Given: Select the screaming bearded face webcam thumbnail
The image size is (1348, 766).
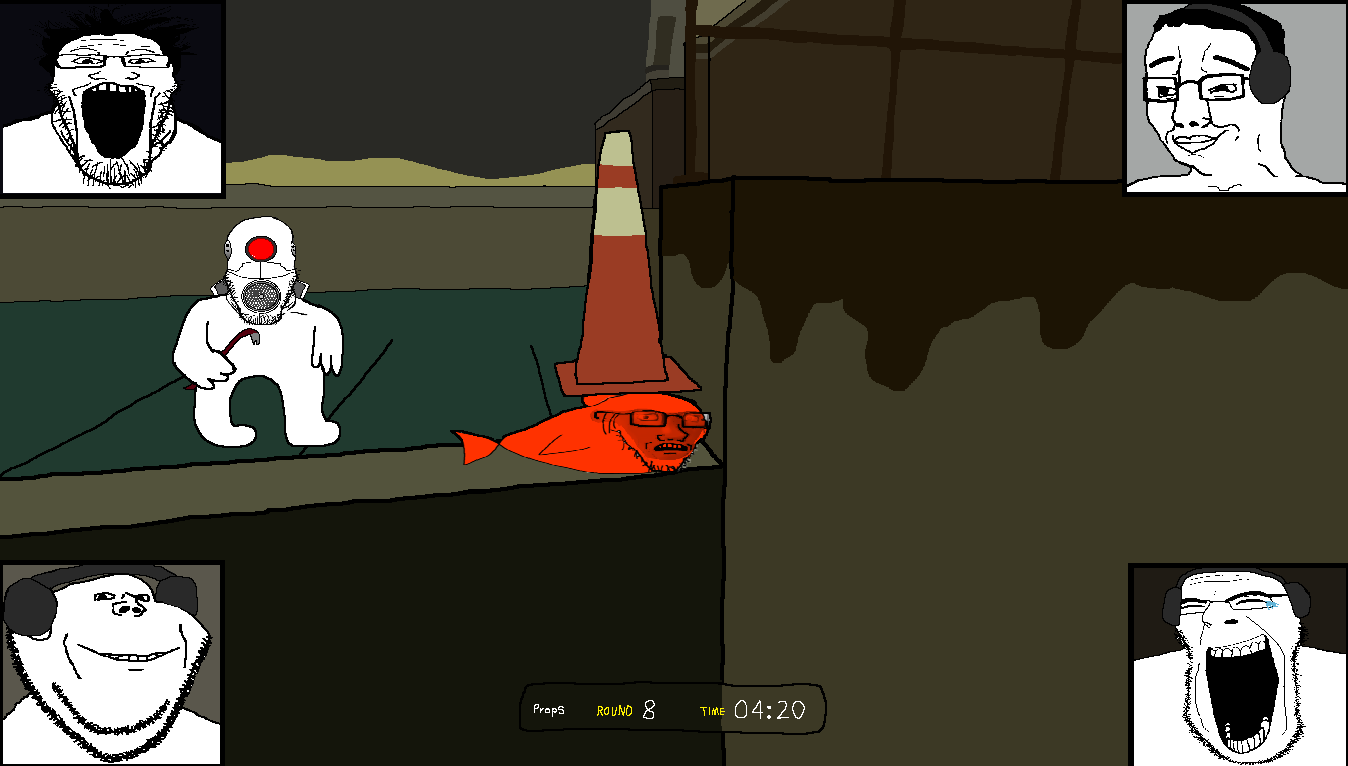Looking at the screenshot, I should 111,97.
